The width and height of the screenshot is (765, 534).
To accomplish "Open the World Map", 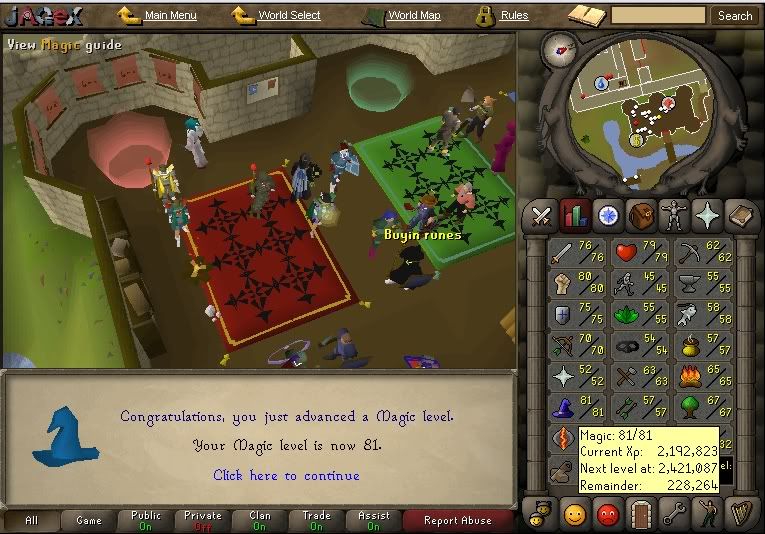I will tap(412, 16).
